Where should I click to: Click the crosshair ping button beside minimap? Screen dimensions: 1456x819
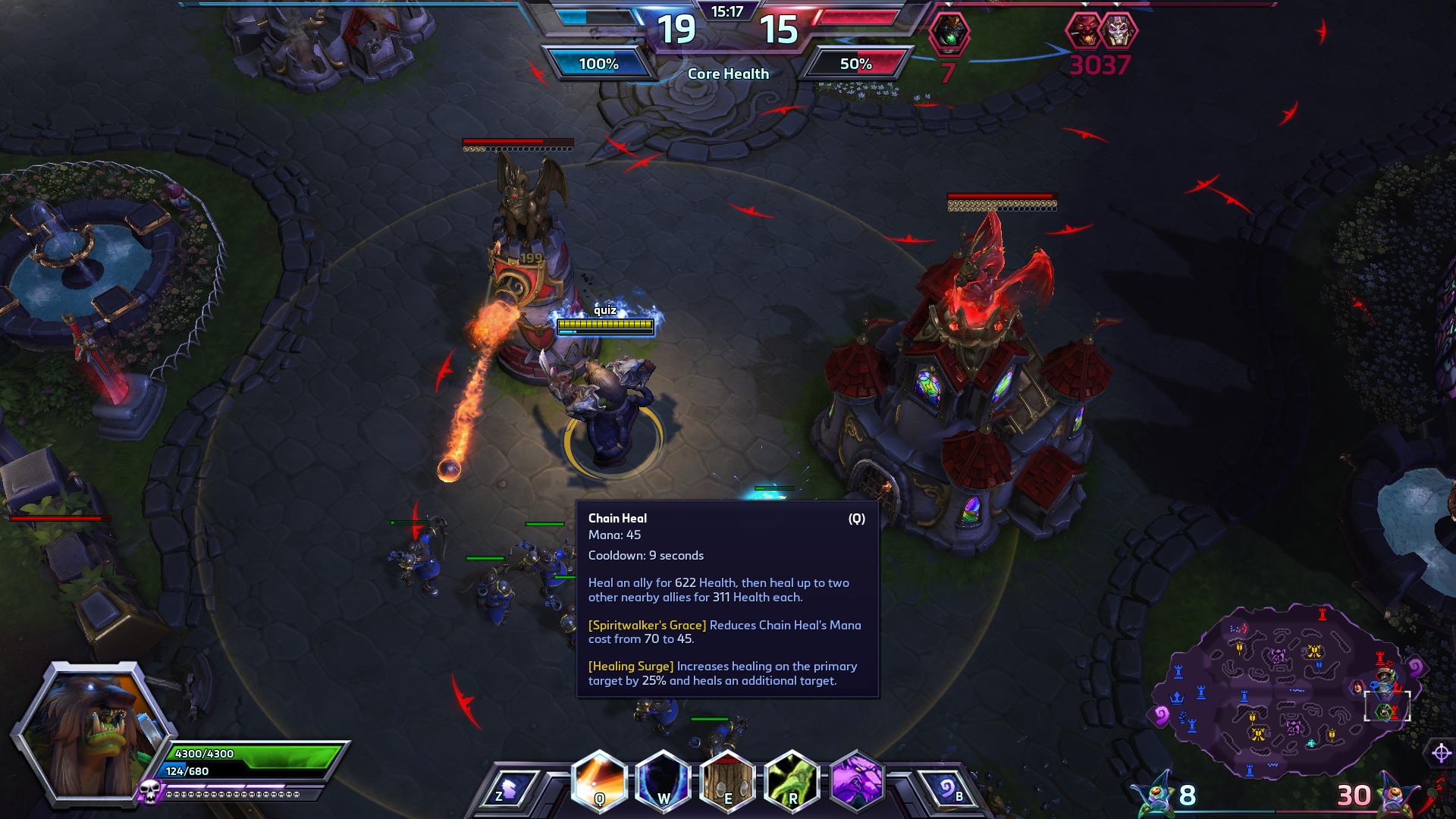1441,753
